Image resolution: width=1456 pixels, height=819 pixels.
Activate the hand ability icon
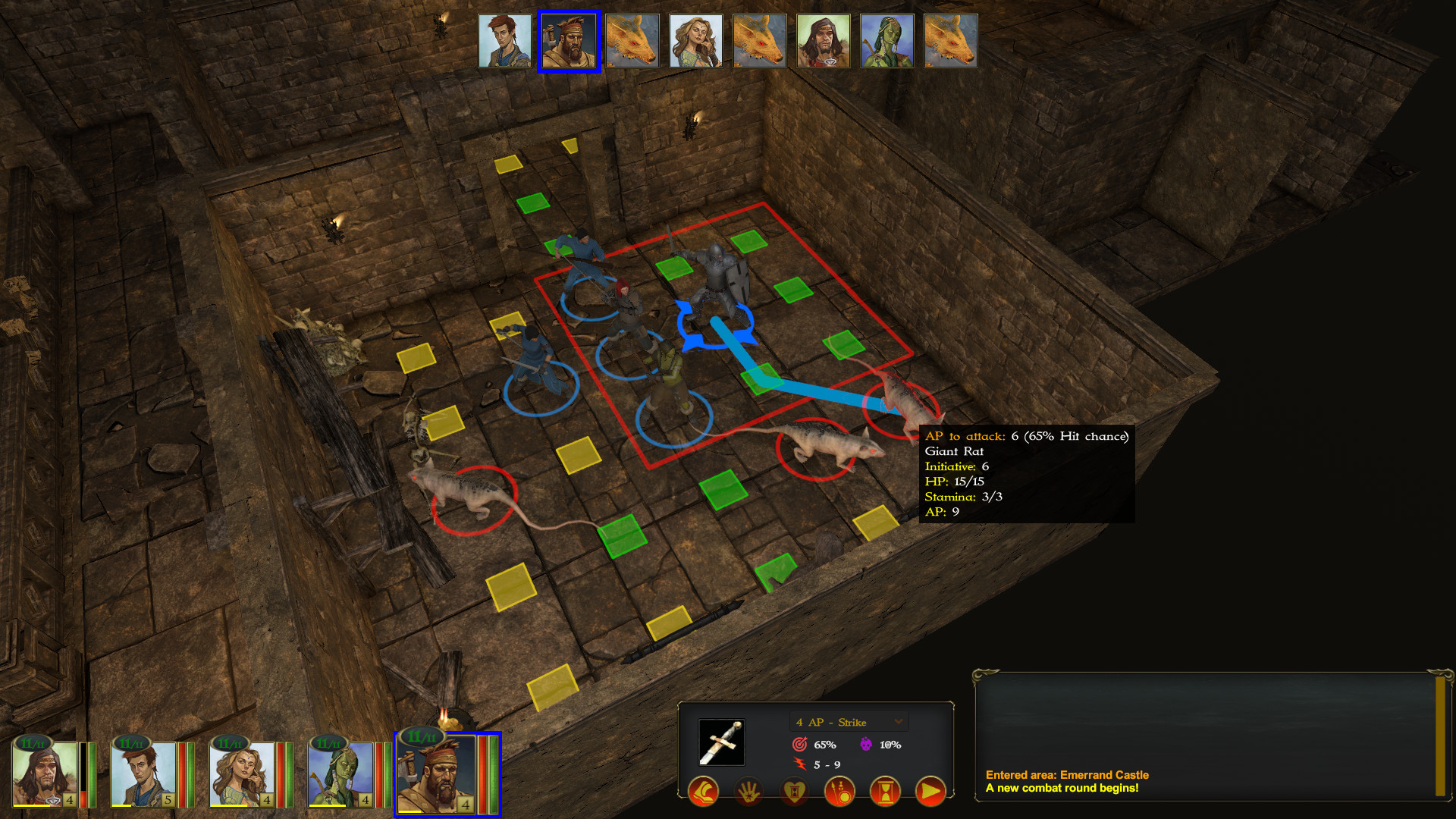pyautogui.click(x=748, y=791)
